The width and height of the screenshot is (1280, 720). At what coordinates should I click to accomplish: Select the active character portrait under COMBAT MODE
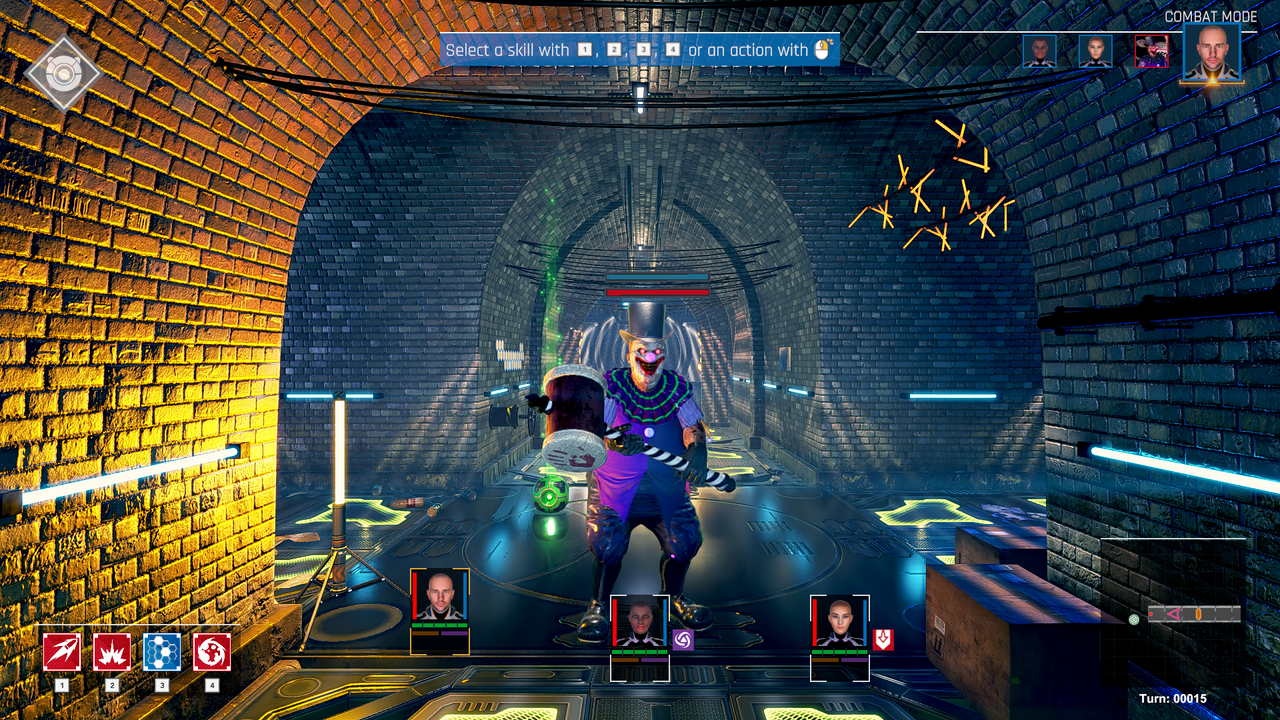[x=1210, y=53]
